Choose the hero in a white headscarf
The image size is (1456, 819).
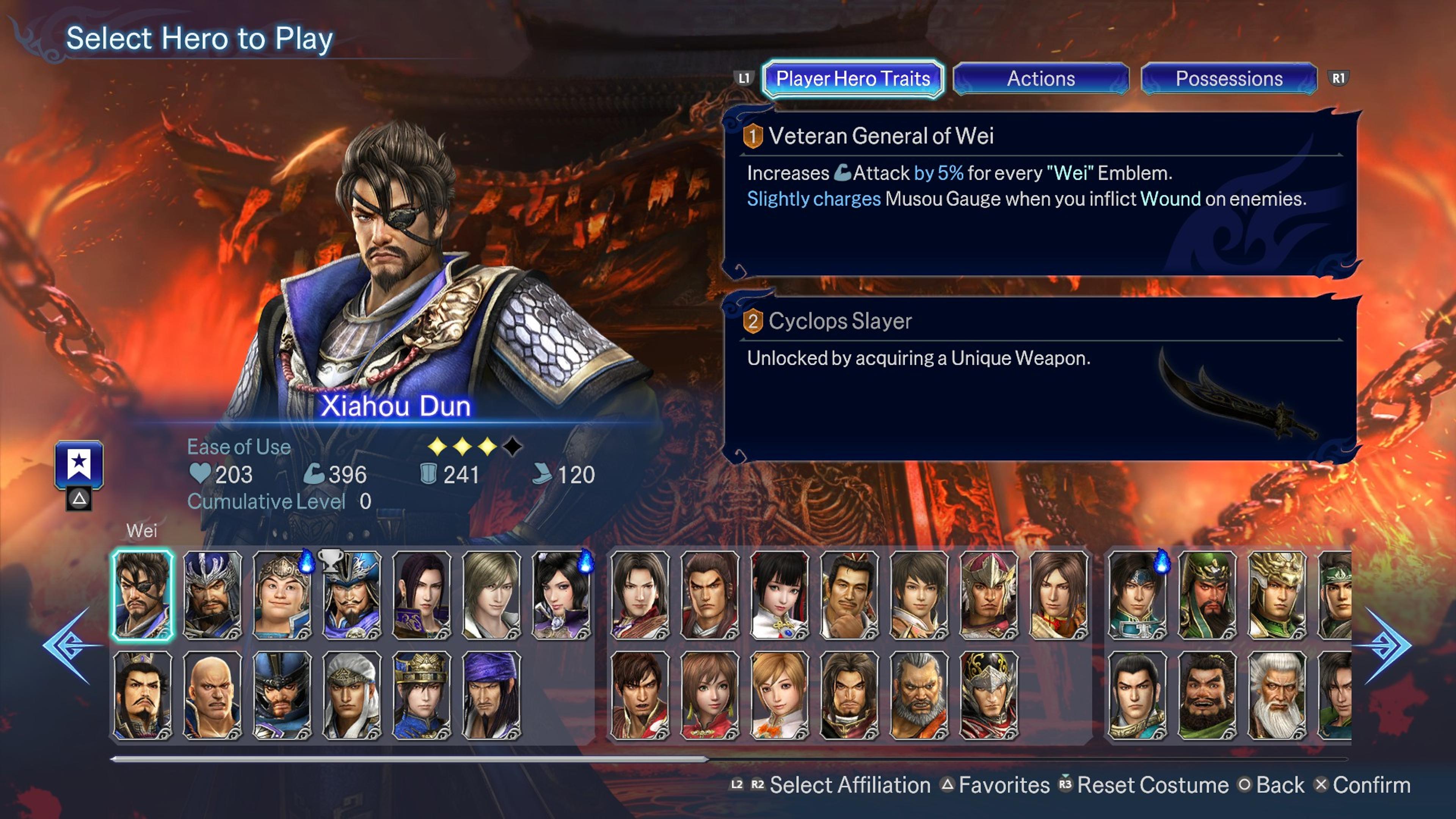[351, 695]
